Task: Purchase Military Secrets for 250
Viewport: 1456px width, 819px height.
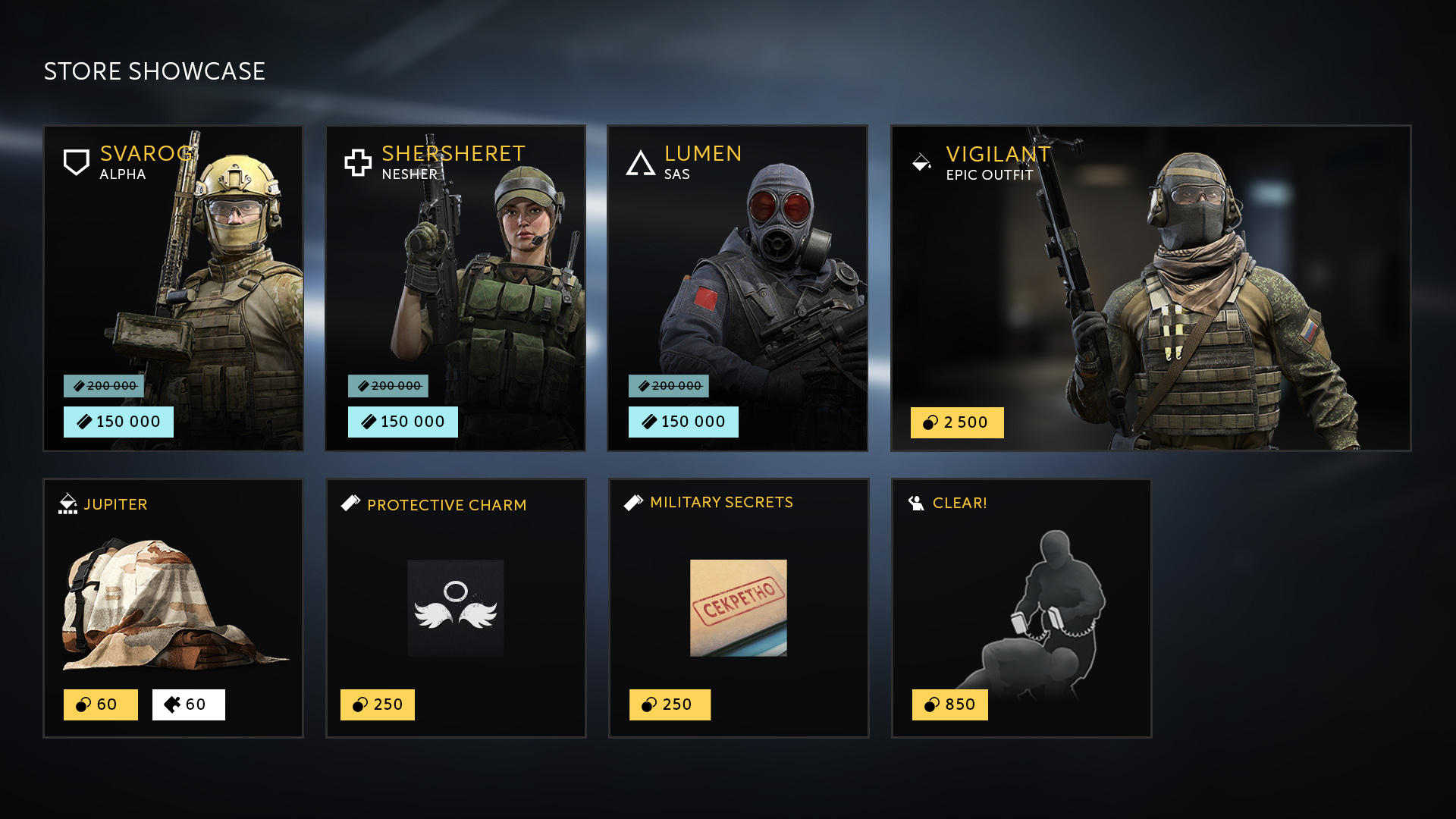Action: pos(670,704)
